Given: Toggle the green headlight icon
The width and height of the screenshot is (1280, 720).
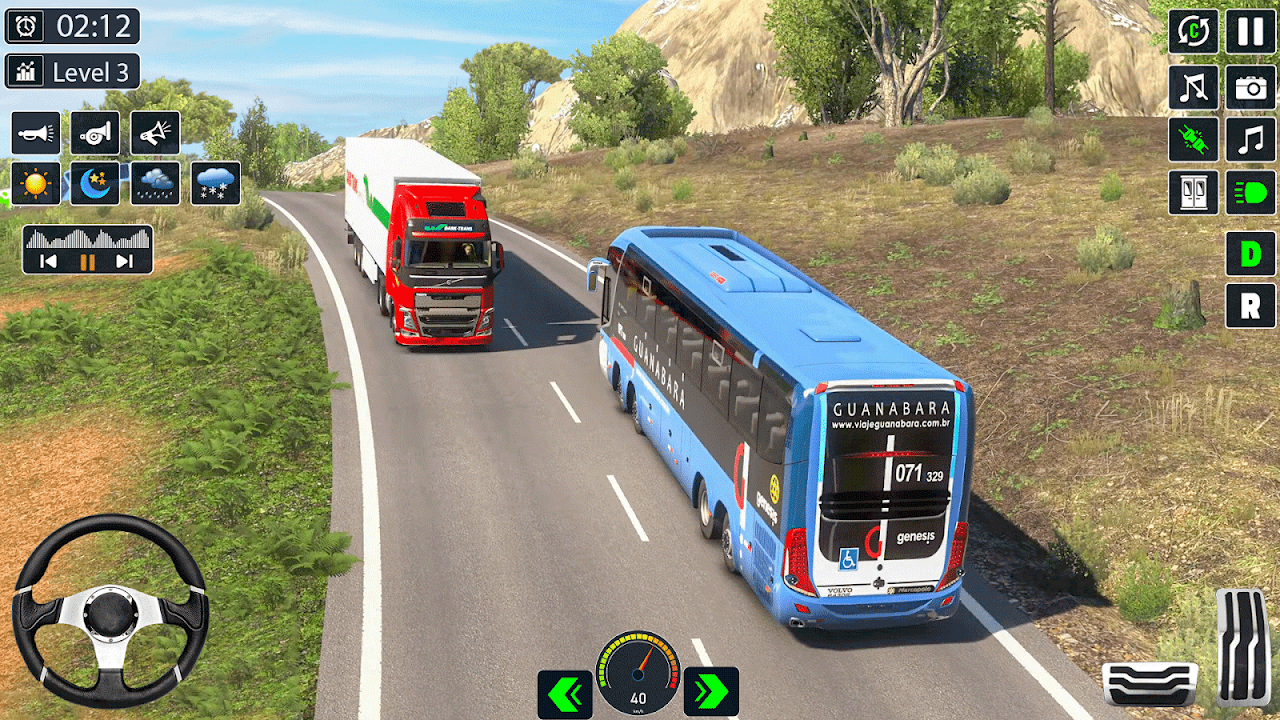Looking at the screenshot, I should (1250, 192).
